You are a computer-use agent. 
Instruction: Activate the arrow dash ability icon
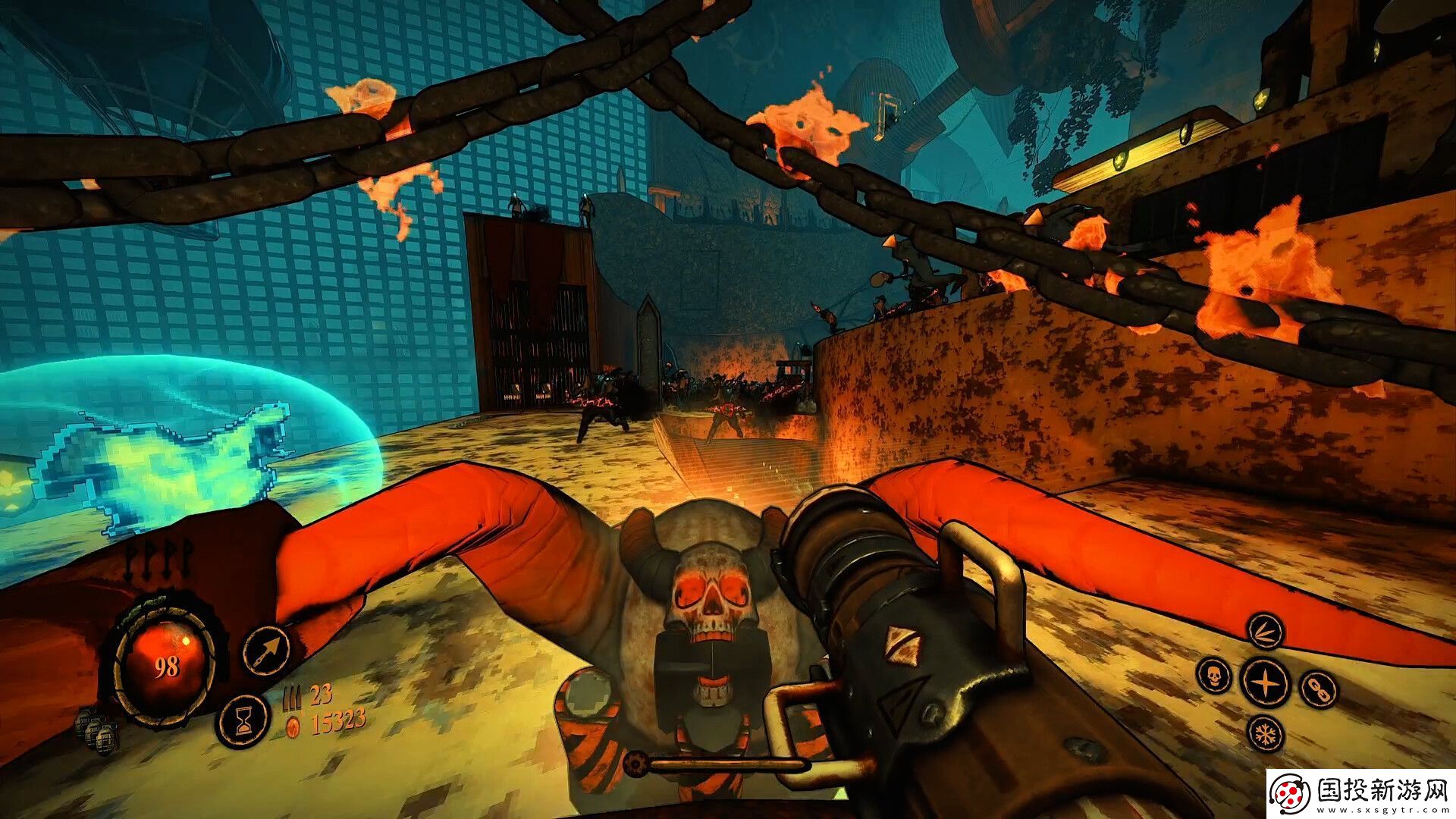[267, 651]
